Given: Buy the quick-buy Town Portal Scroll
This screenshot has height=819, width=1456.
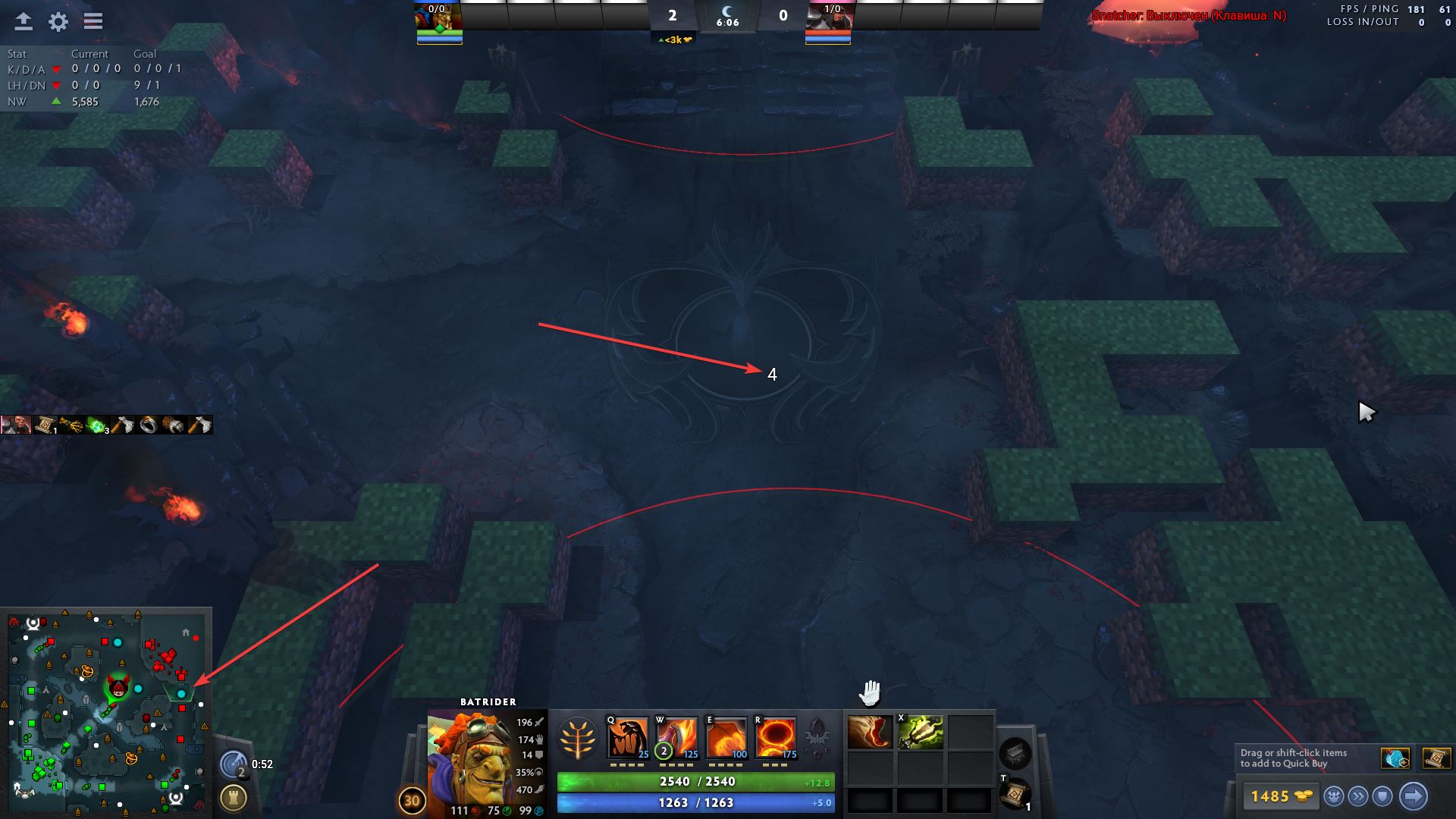Looking at the screenshot, I should pos(1436,758).
